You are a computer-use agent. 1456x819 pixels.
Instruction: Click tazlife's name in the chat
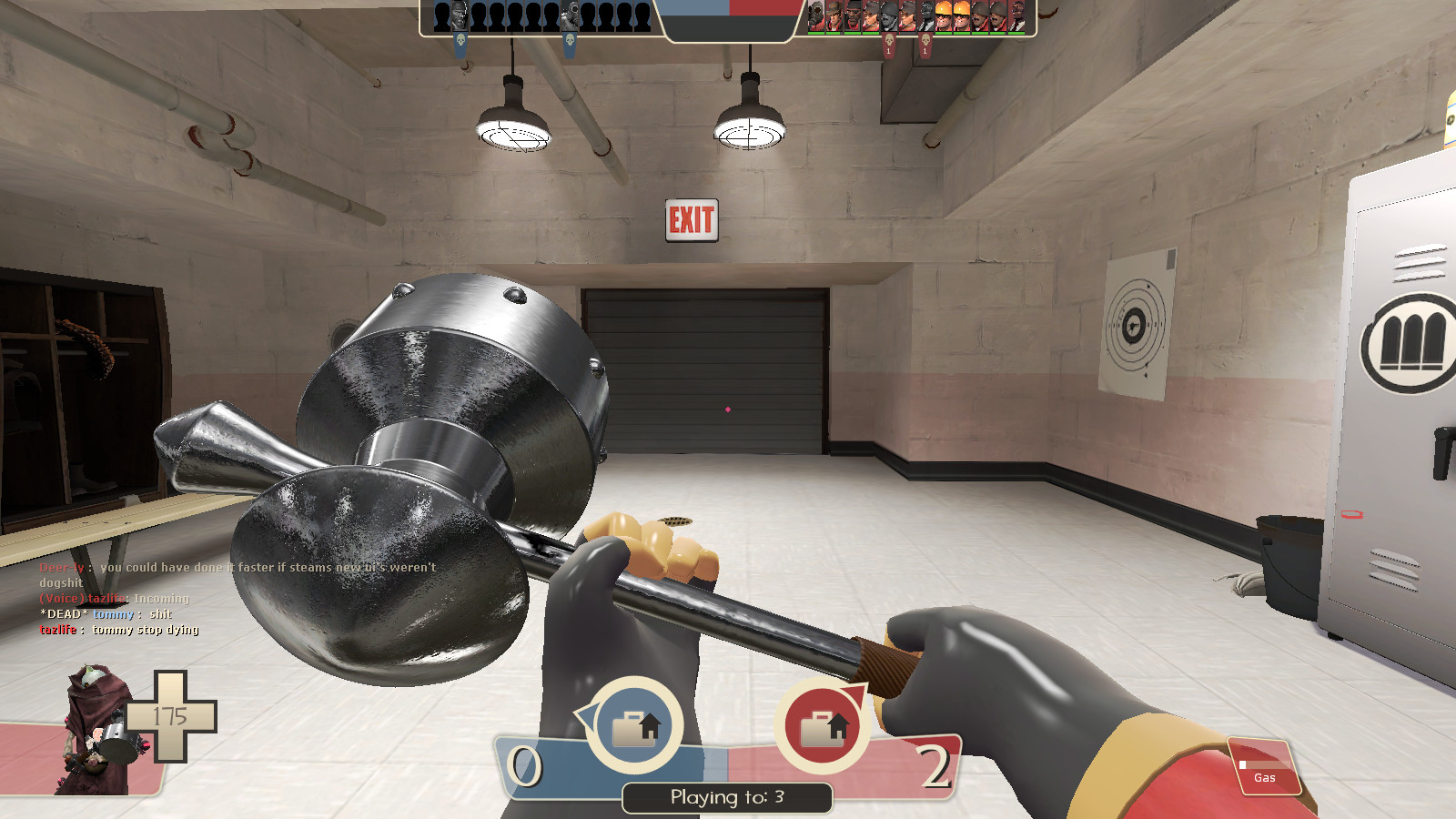tap(56, 629)
